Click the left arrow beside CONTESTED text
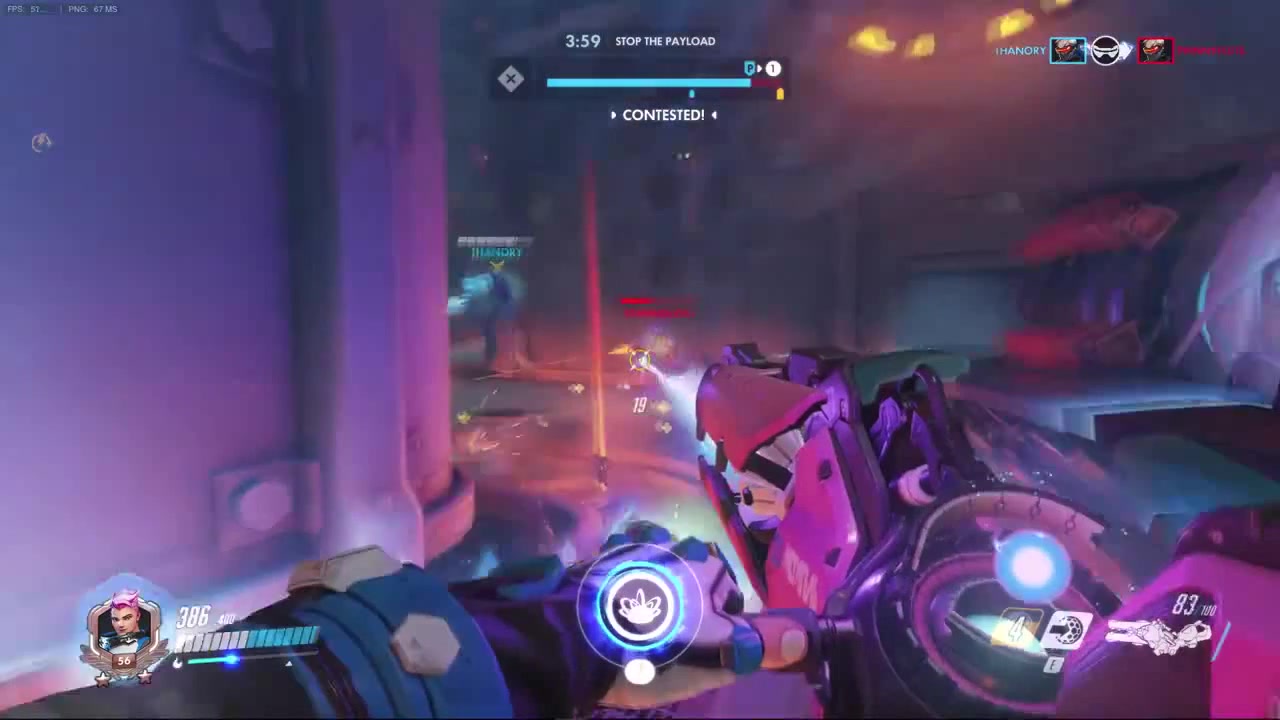 pyautogui.click(x=614, y=115)
